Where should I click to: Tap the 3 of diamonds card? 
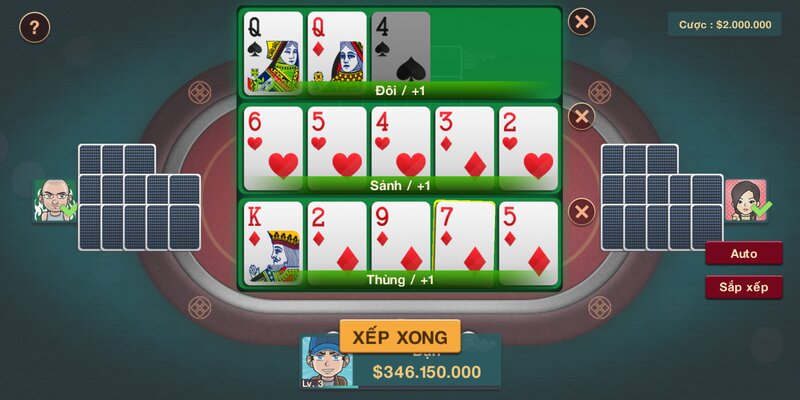click(463, 145)
